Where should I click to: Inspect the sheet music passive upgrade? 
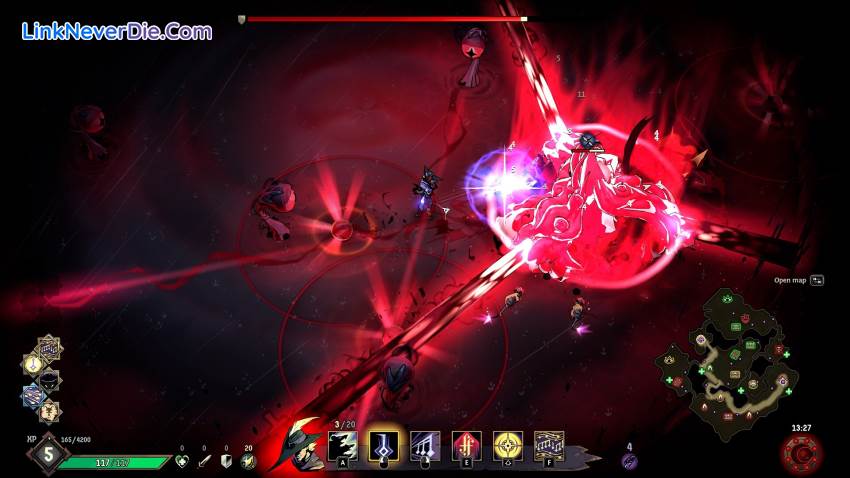coord(49,347)
